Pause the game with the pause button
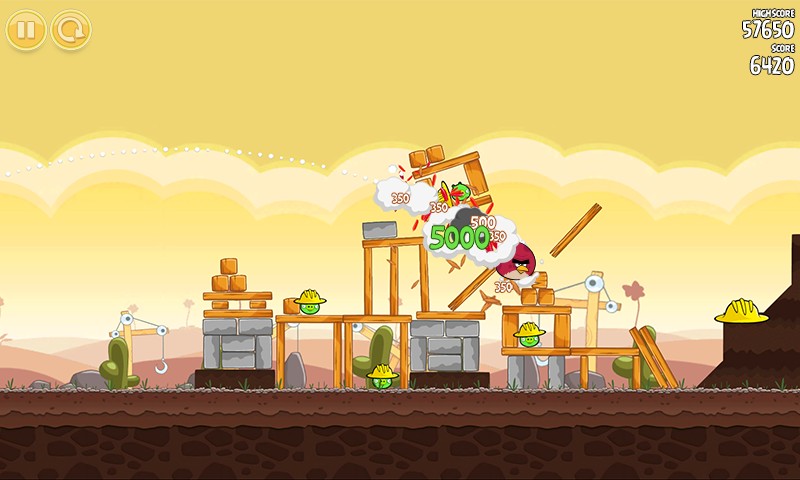Image resolution: width=800 pixels, height=480 pixels. coord(26,30)
